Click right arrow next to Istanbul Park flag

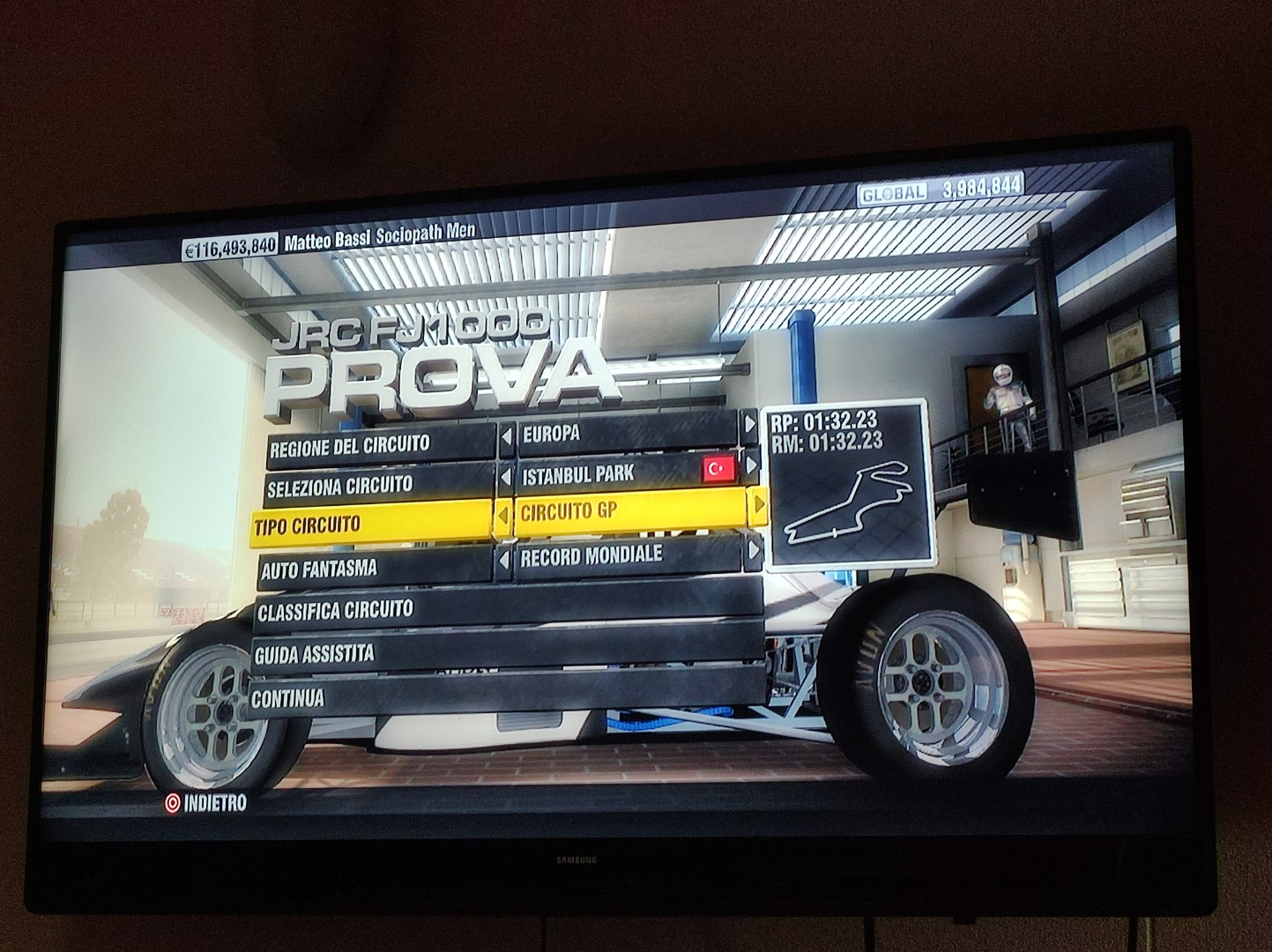click(x=752, y=464)
